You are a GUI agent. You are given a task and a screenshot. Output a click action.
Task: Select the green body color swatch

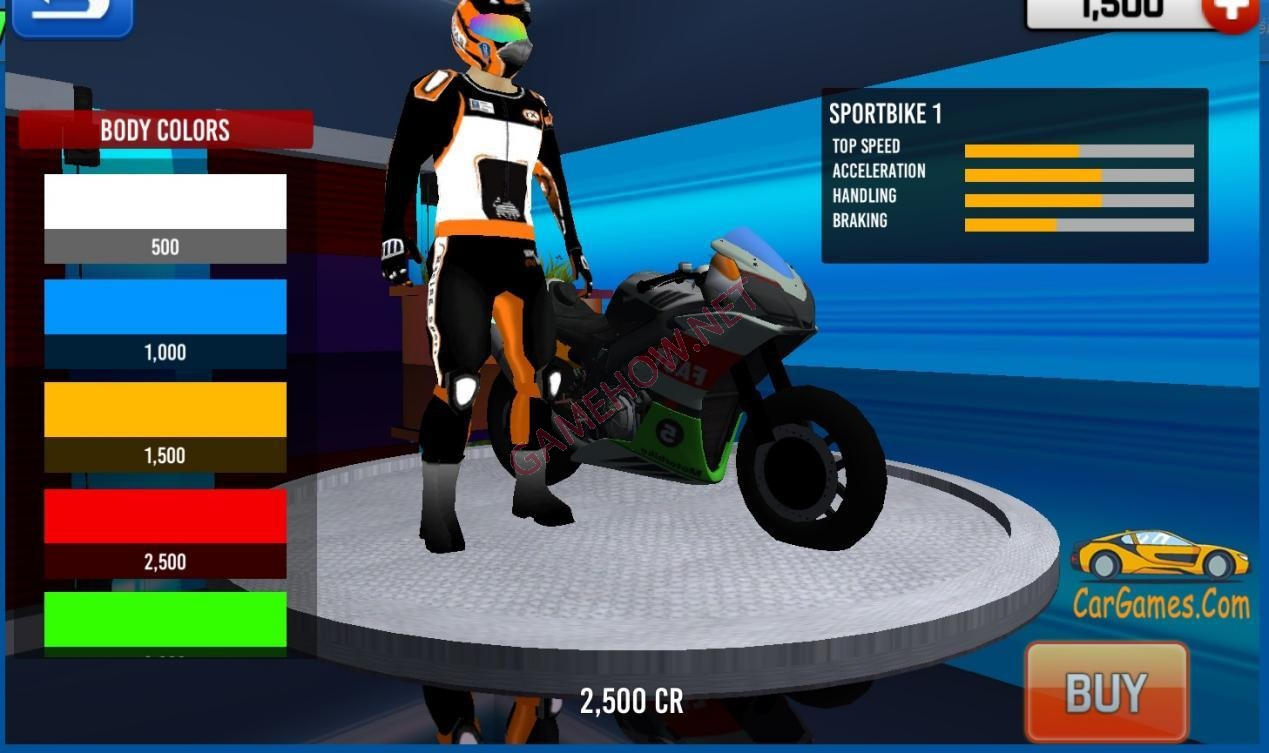click(165, 620)
